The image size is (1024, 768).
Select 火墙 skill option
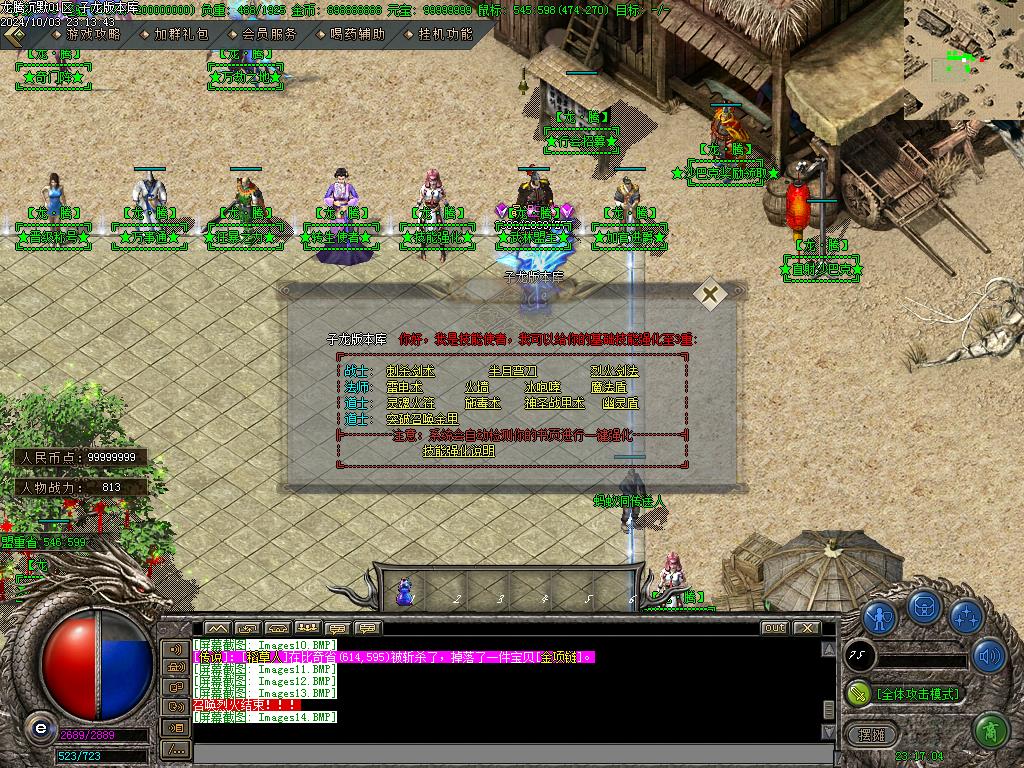pos(476,387)
